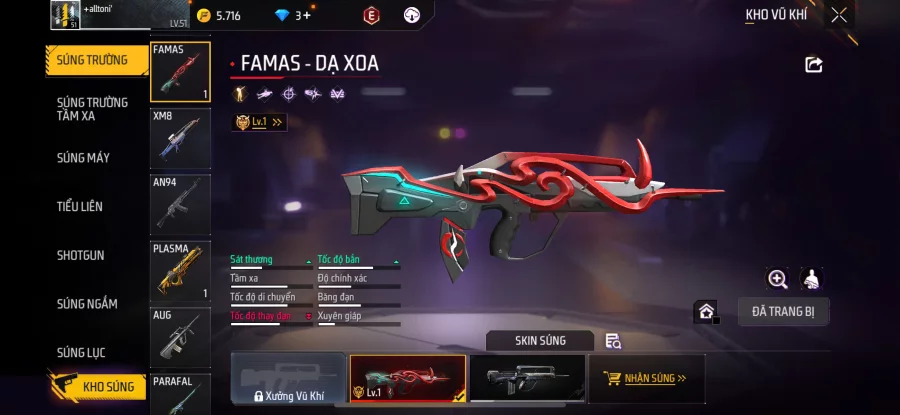Select the Plasma weapon thumbnail
Viewport: 900px width, 415px height.
click(x=180, y=270)
